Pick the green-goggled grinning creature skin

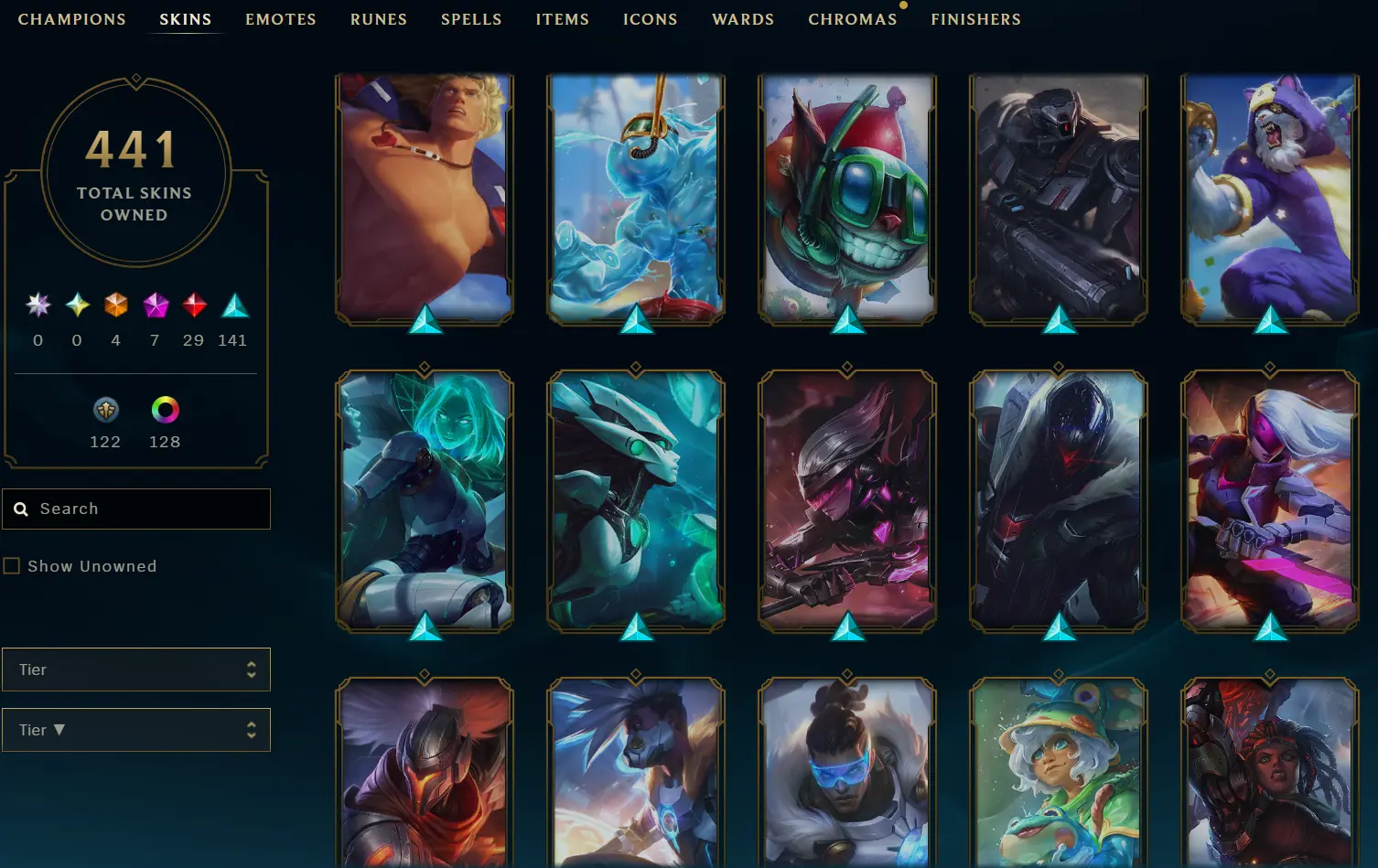(847, 198)
